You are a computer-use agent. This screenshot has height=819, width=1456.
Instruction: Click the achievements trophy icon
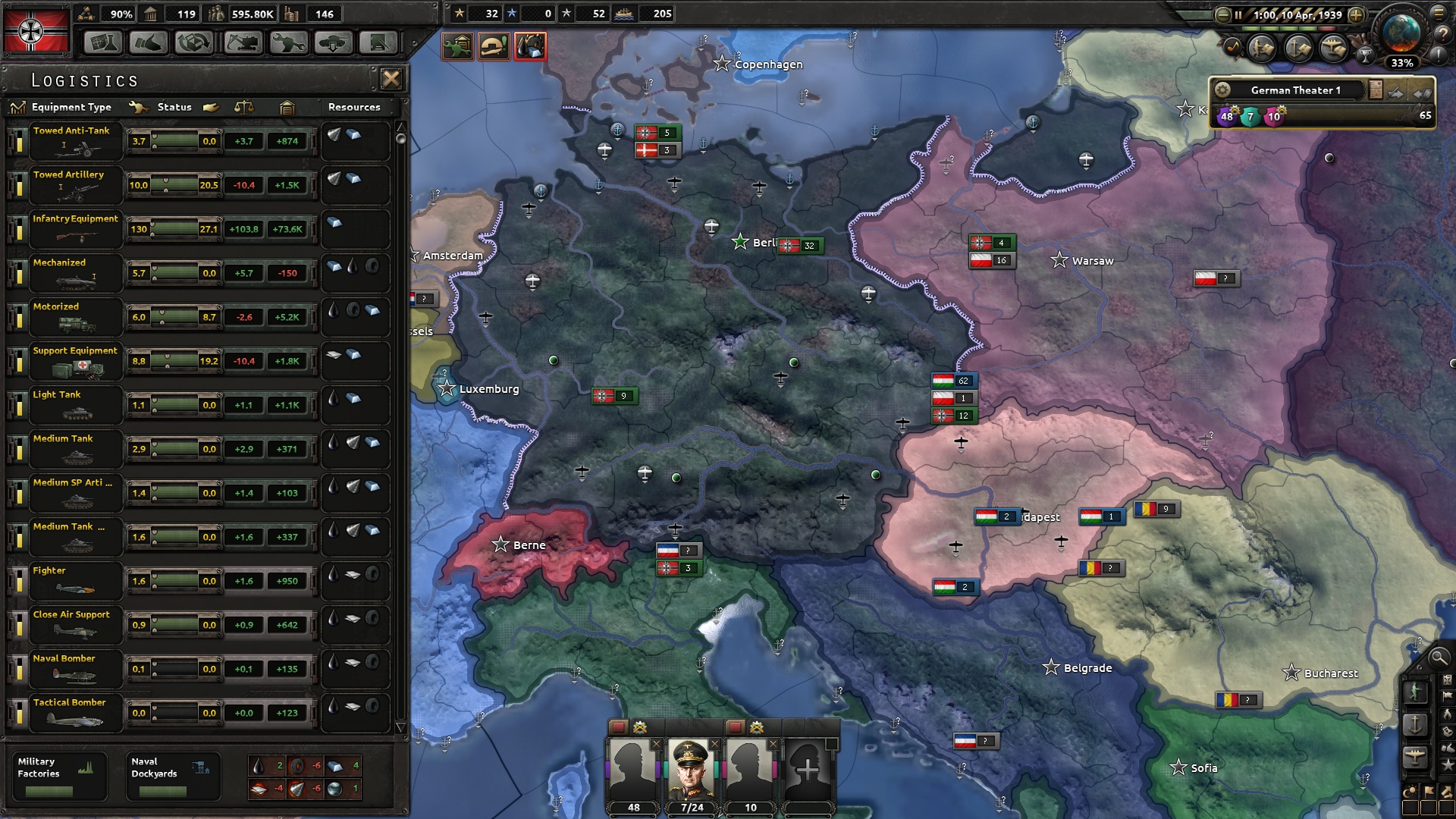pyautogui.click(x=1365, y=56)
